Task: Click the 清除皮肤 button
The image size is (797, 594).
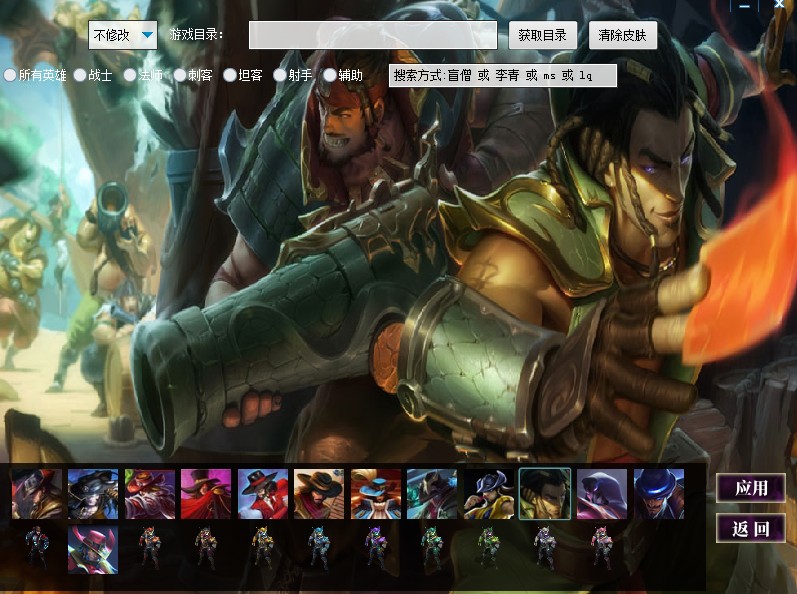Action: [x=622, y=36]
